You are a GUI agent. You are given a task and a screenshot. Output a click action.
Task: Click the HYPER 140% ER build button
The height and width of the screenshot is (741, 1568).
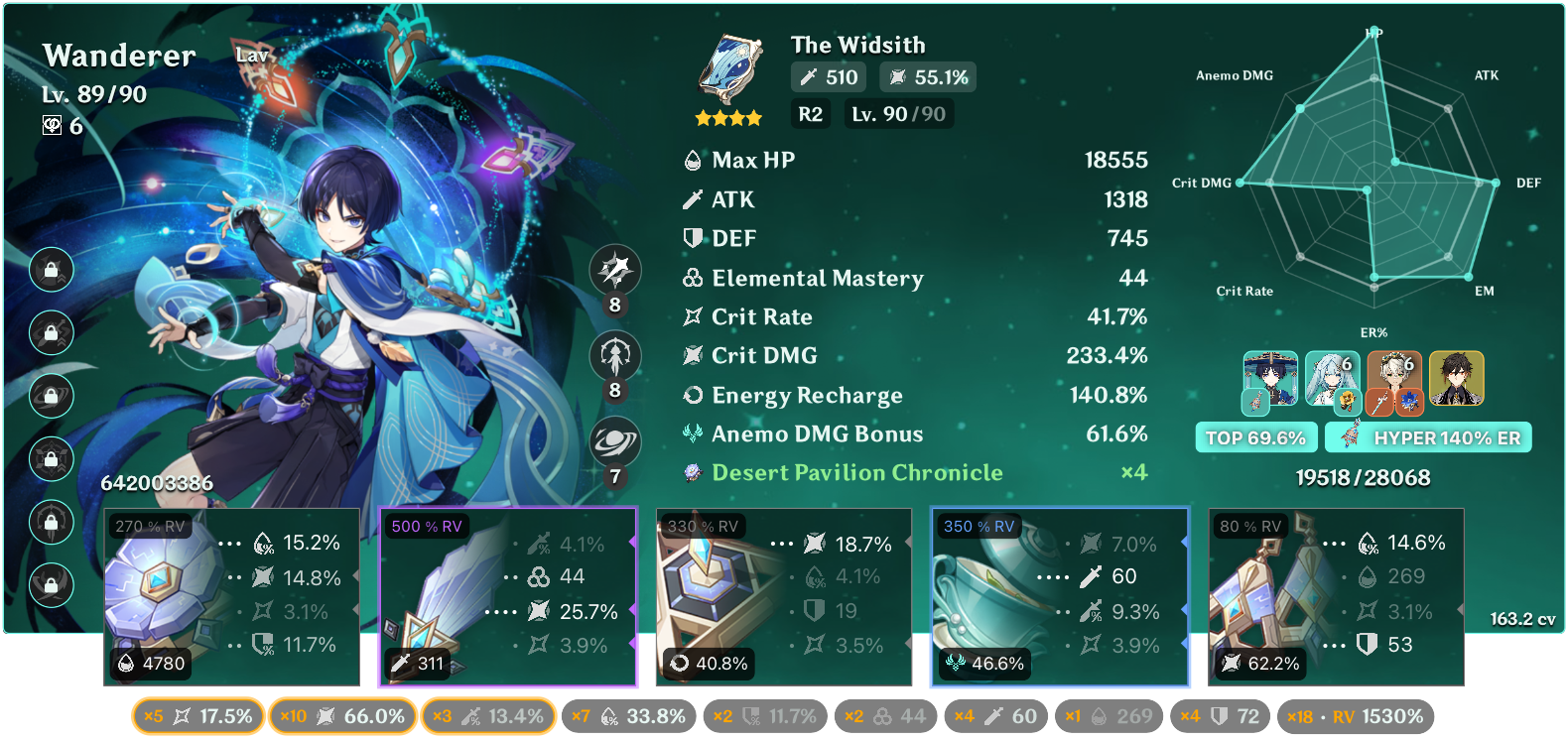click(1428, 436)
